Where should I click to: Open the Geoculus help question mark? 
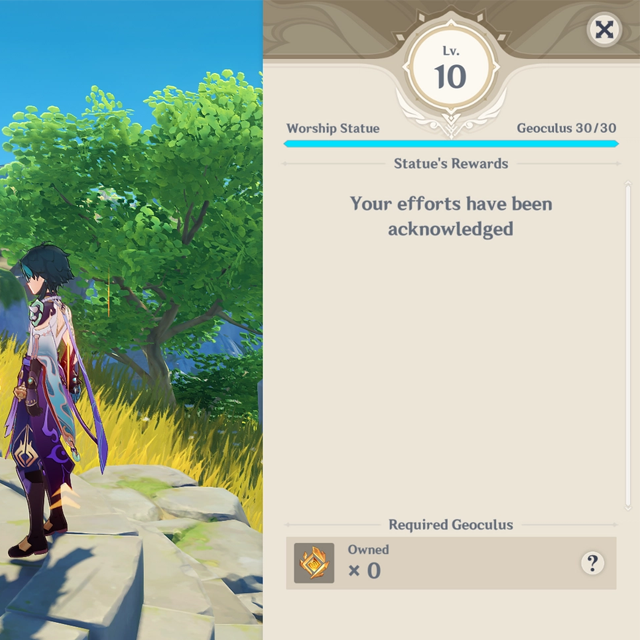click(x=592, y=563)
